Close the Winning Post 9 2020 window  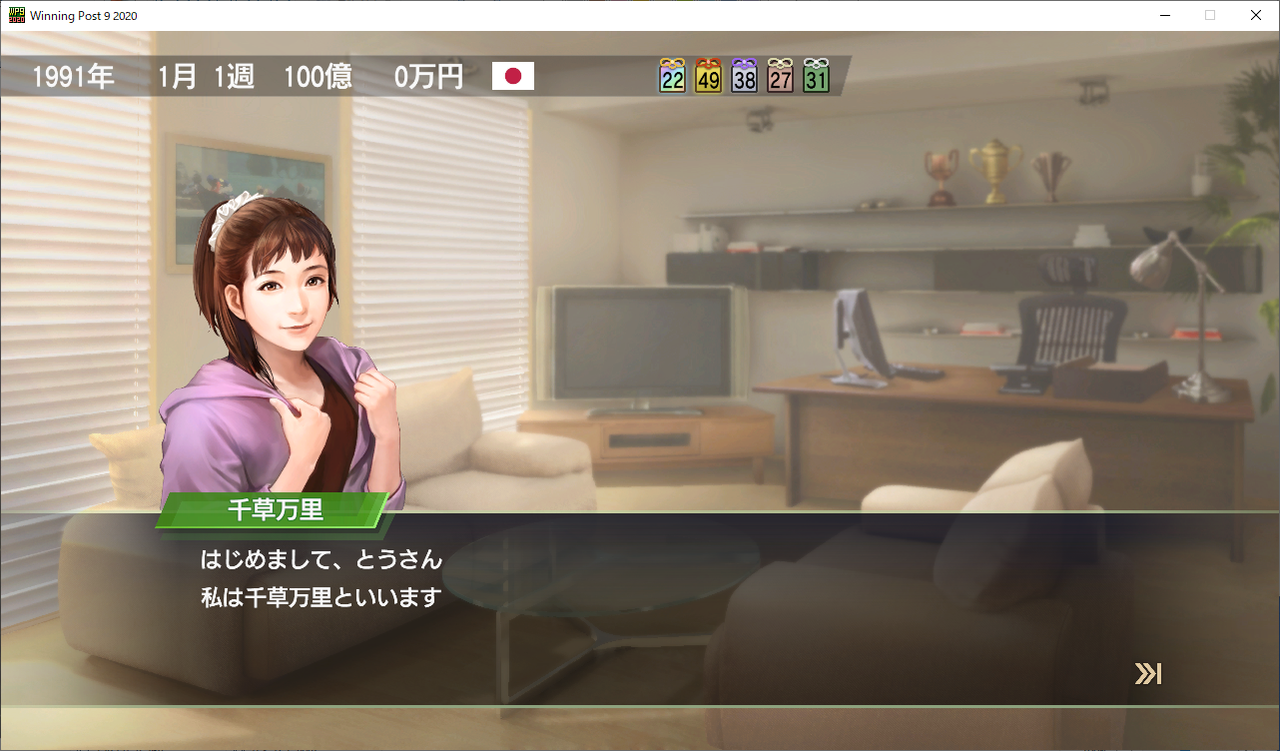point(1255,15)
